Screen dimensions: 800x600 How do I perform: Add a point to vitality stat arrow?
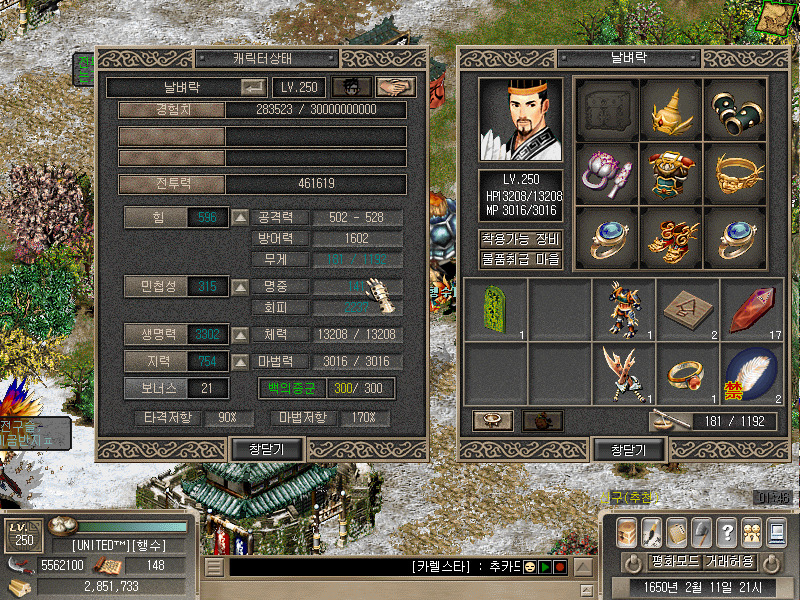click(x=240, y=334)
